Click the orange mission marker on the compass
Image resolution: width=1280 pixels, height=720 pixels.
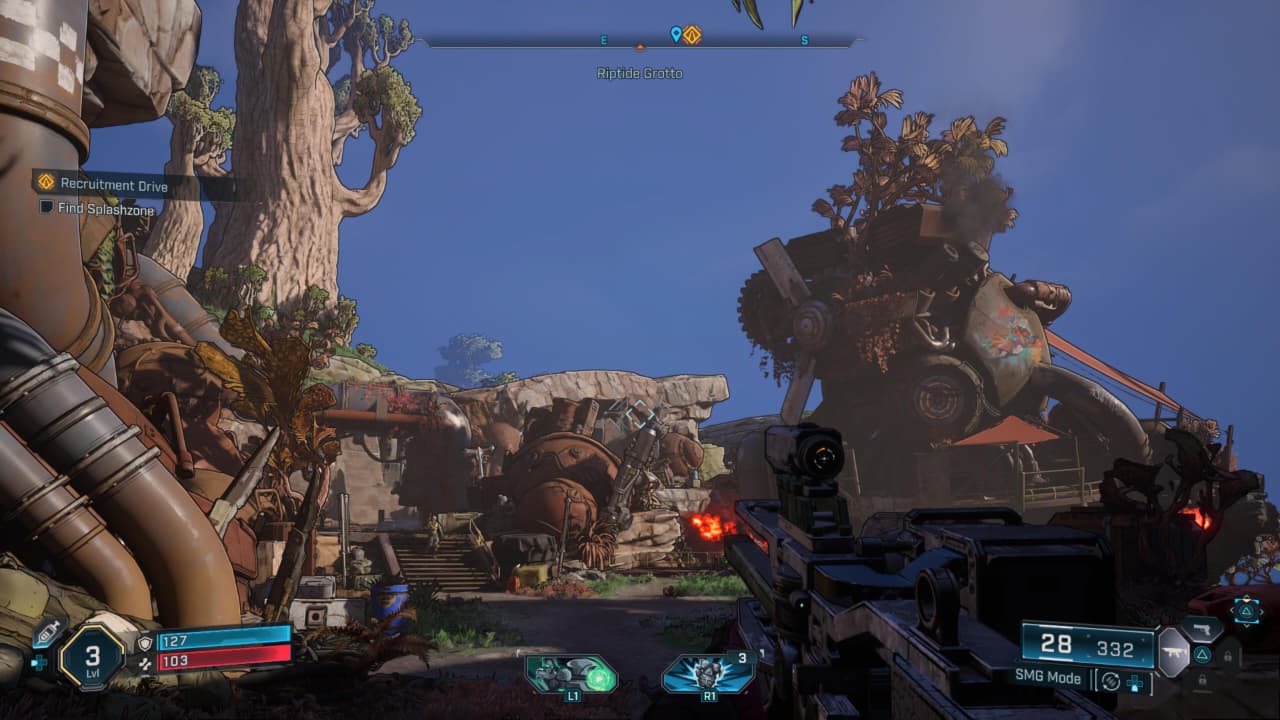[692, 35]
